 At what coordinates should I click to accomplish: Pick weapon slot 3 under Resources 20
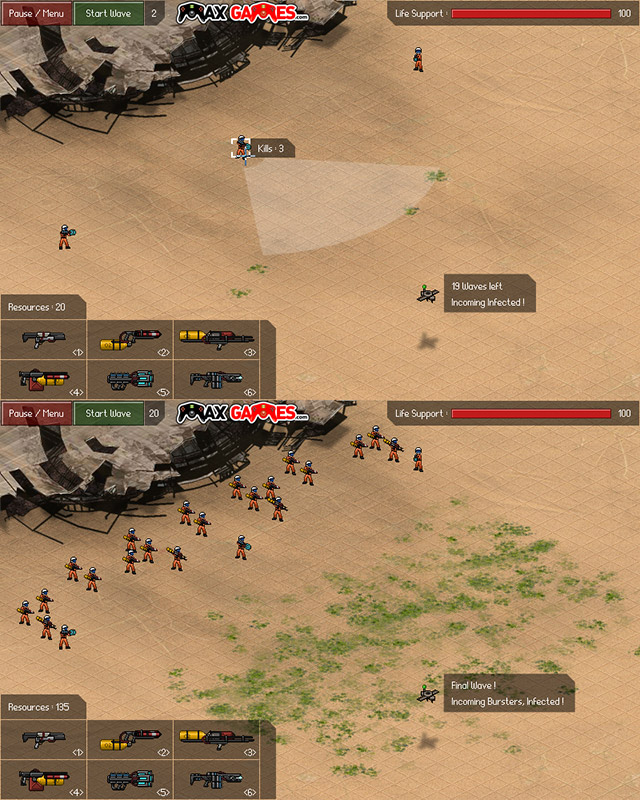tap(217, 339)
